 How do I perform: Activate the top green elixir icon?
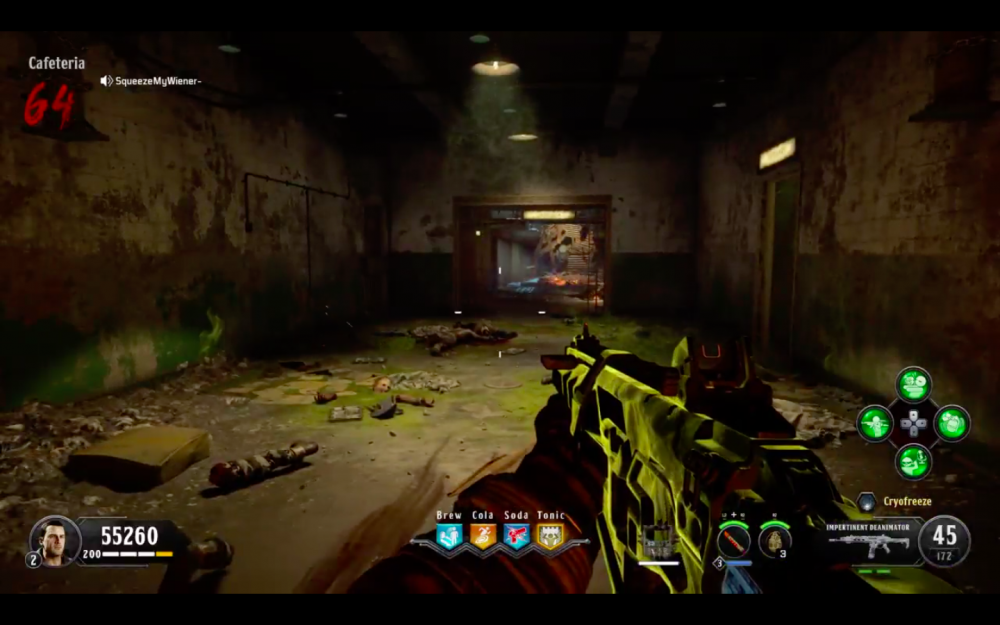(913, 385)
